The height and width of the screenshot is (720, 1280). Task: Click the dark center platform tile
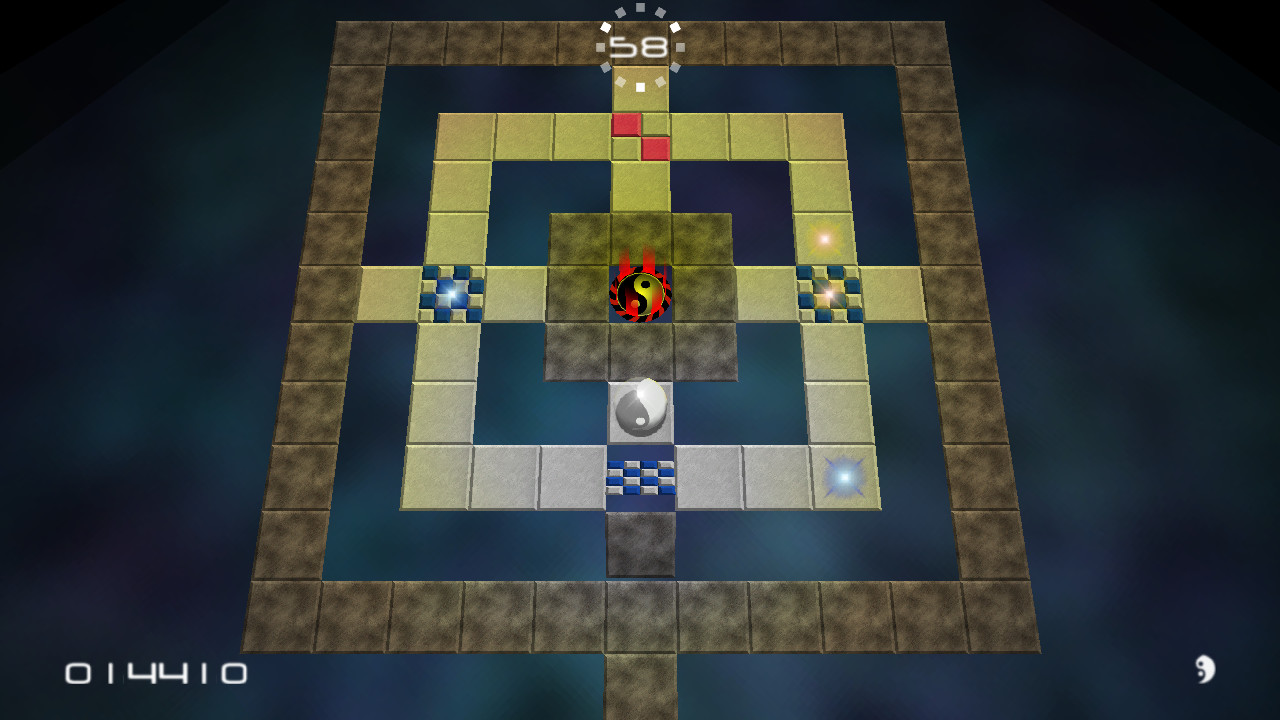tap(641, 350)
